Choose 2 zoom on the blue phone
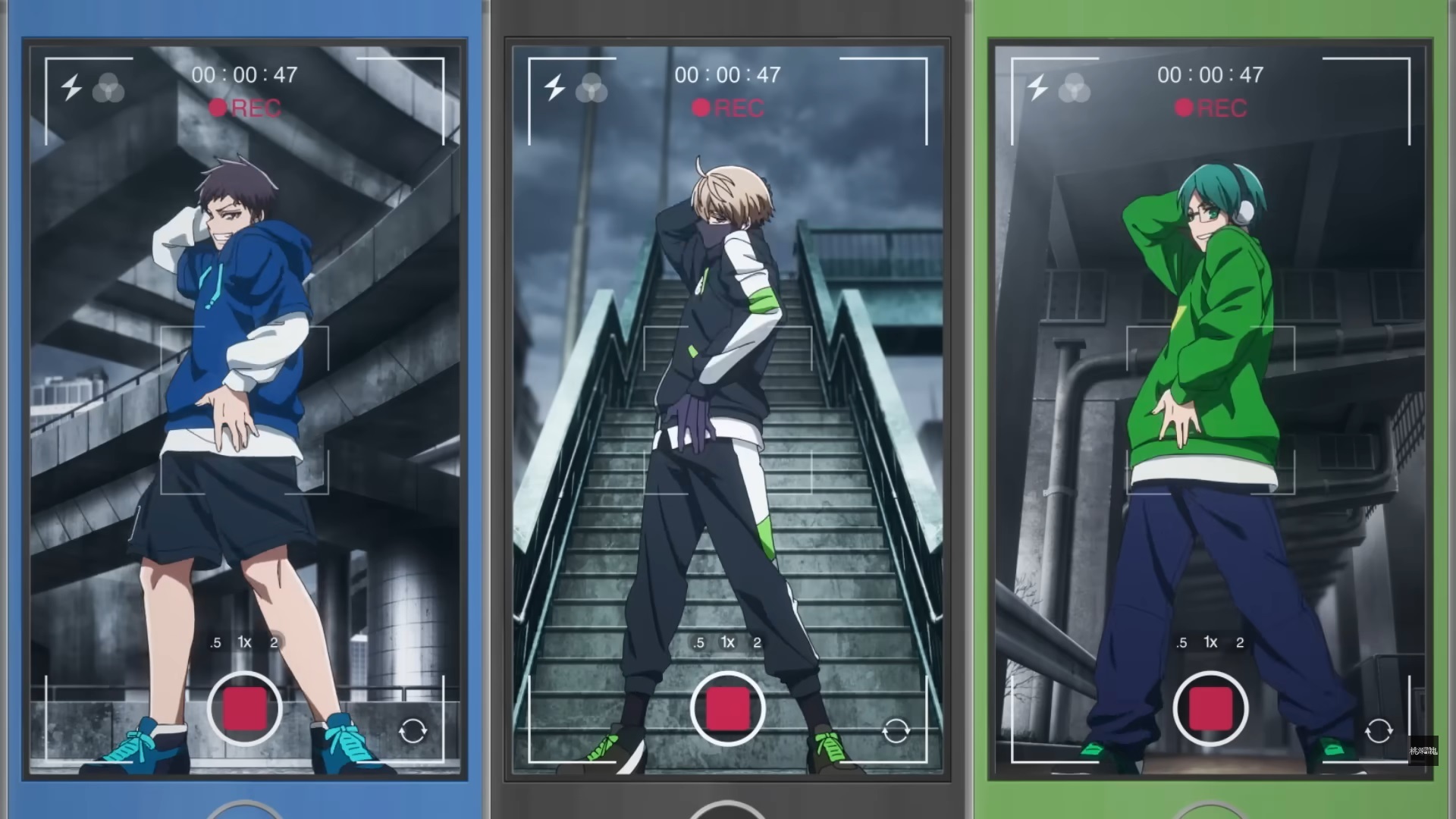This screenshot has height=819, width=1456. (274, 643)
